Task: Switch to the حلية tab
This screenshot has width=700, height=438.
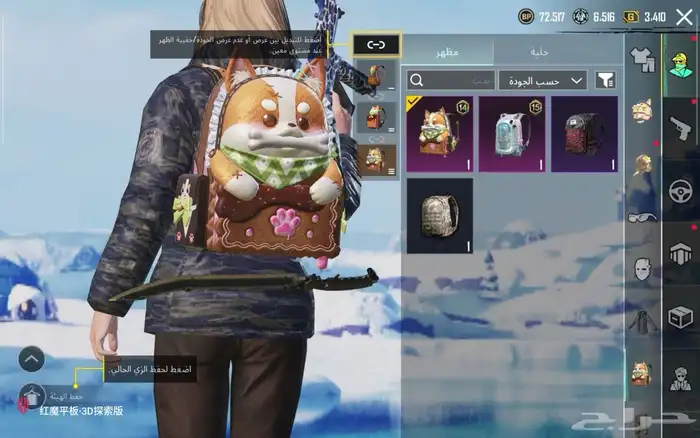Action: point(541,52)
